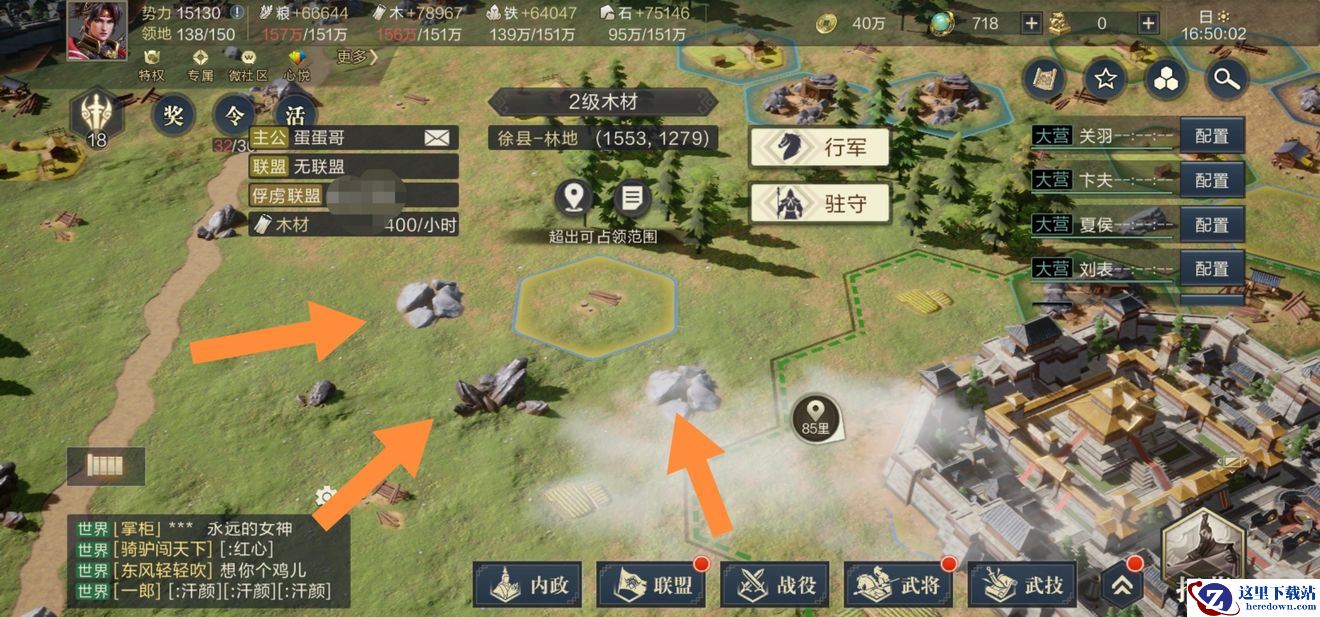Send mail to lord 蛋蛋哥
Viewport: 1320px width, 617px height.
click(437, 138)
